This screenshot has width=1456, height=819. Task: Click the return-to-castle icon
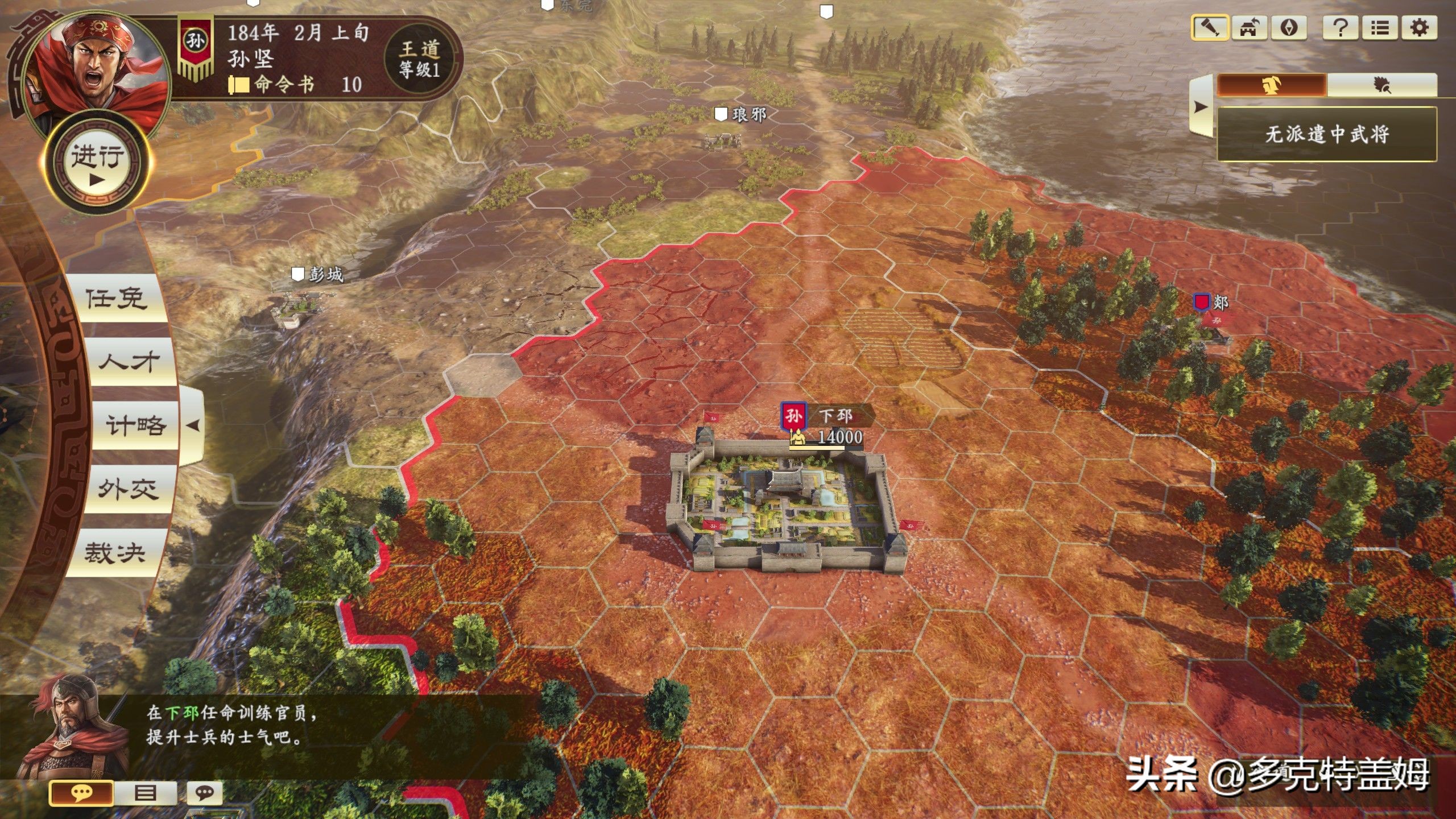coord(1250,28)
